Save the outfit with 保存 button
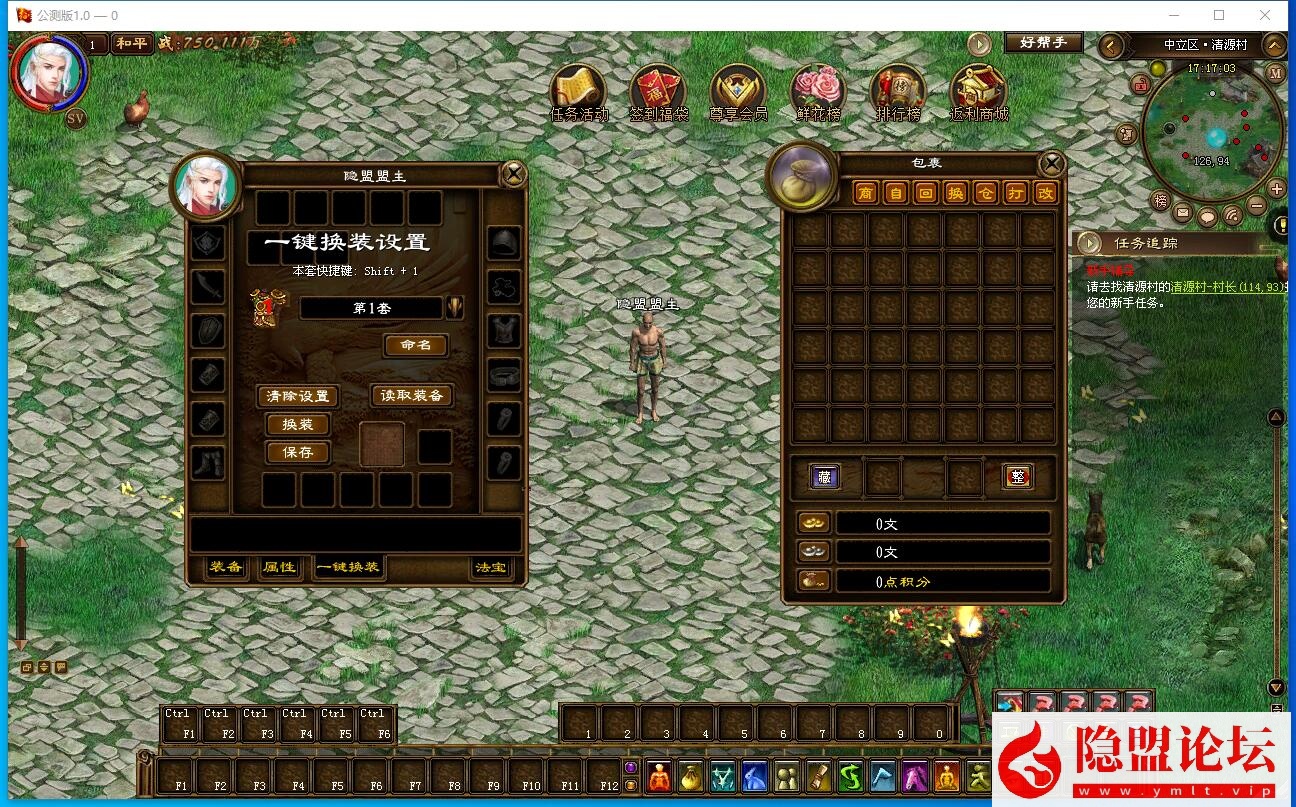 298,452
